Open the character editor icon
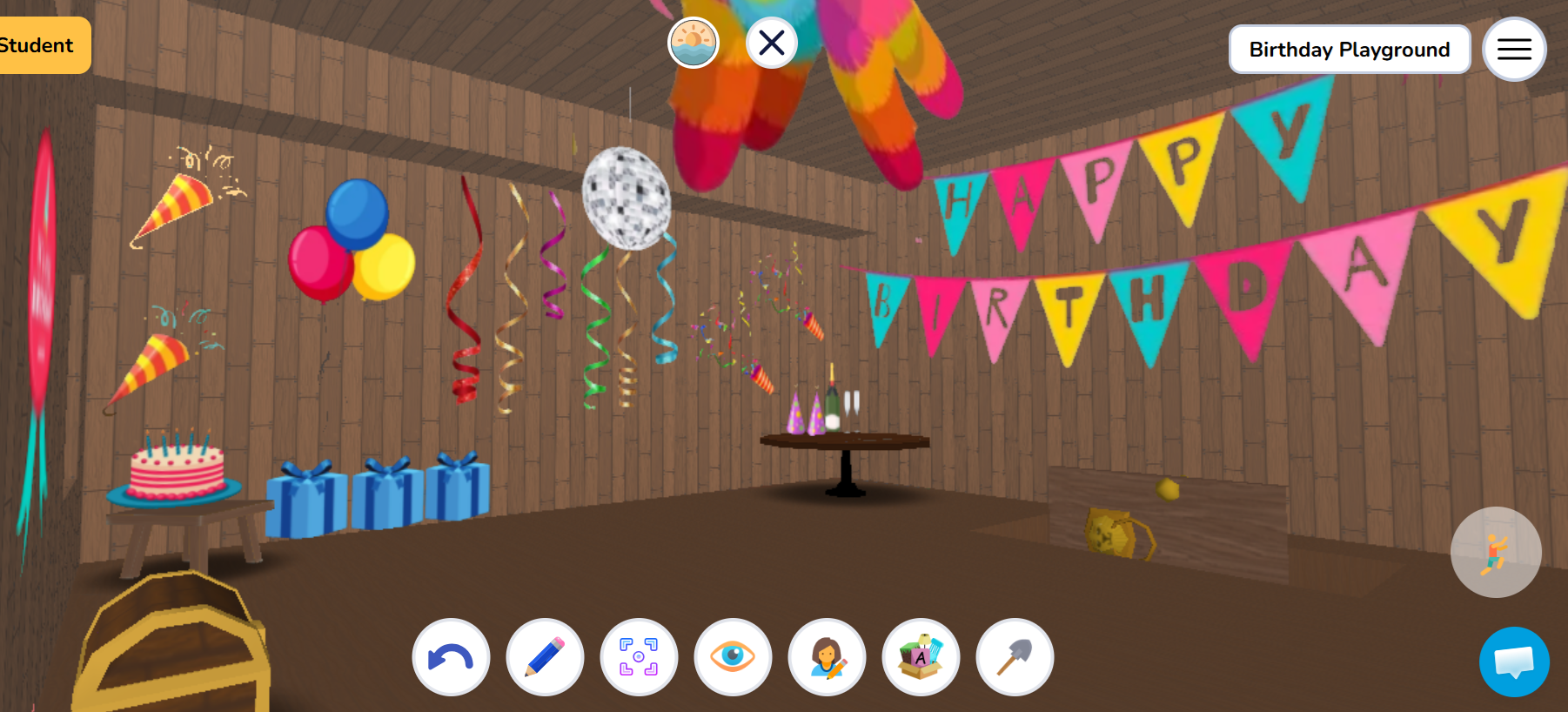1568x712 pixels. coord(828,658)
